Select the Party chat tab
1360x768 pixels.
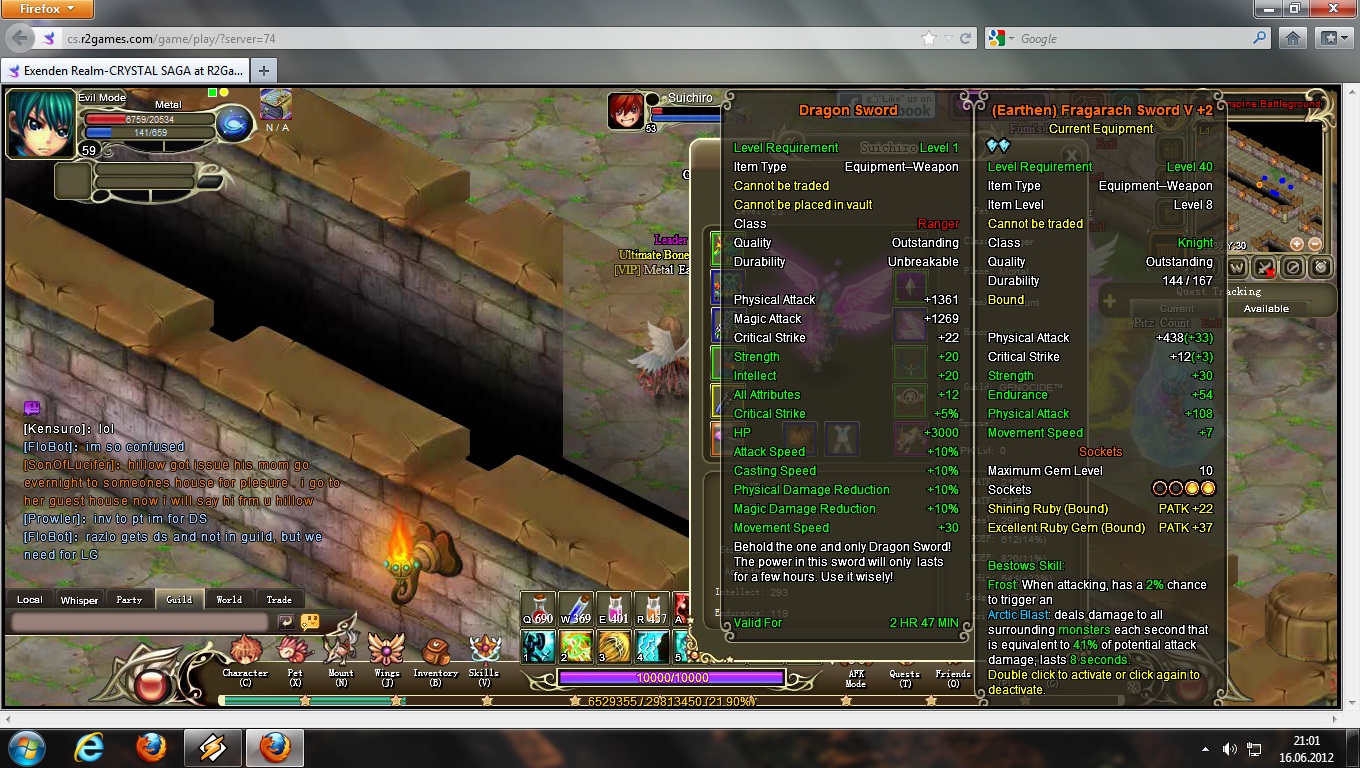129,600
